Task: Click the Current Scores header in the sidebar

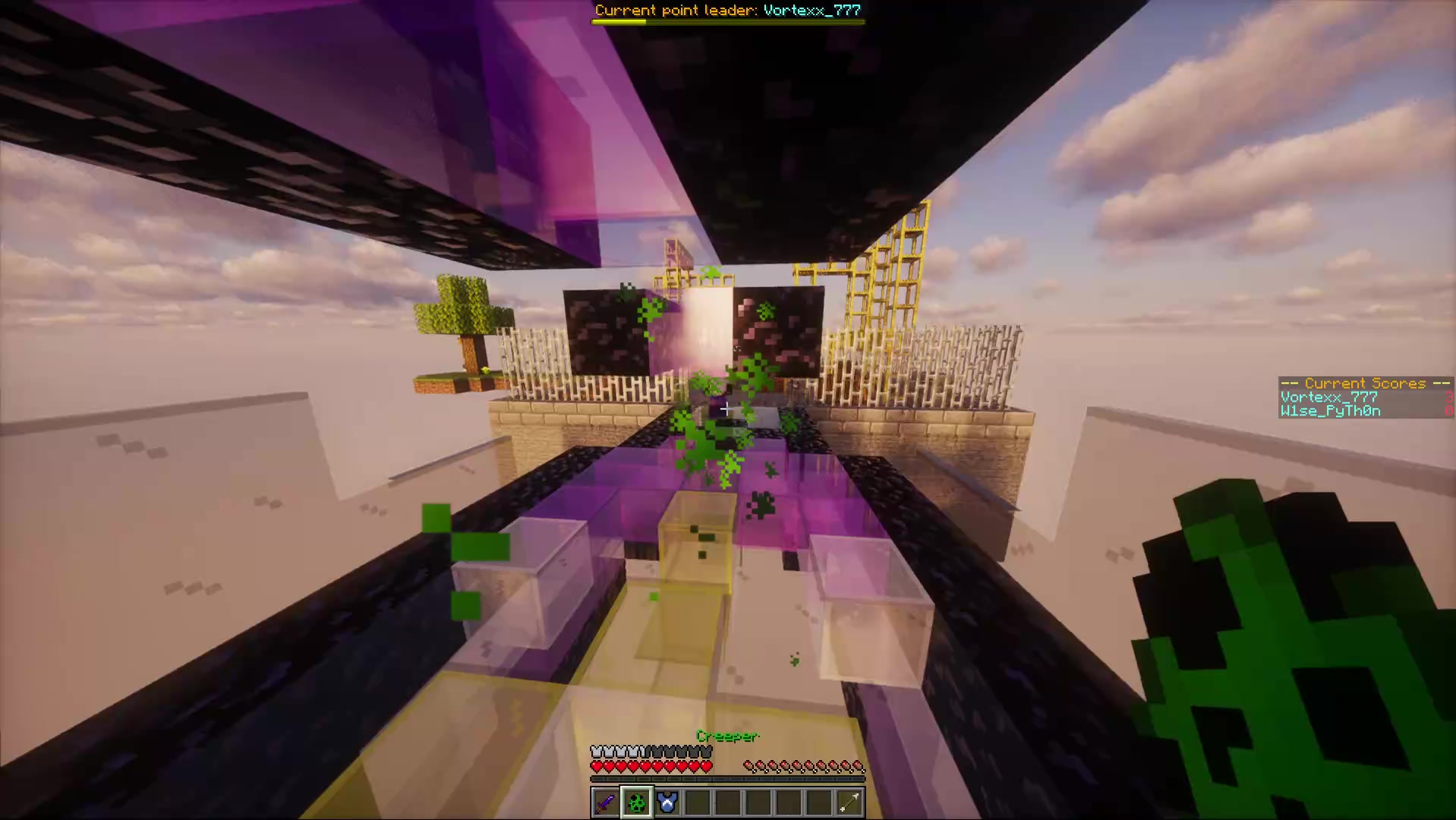Action: pos(1364,383)
